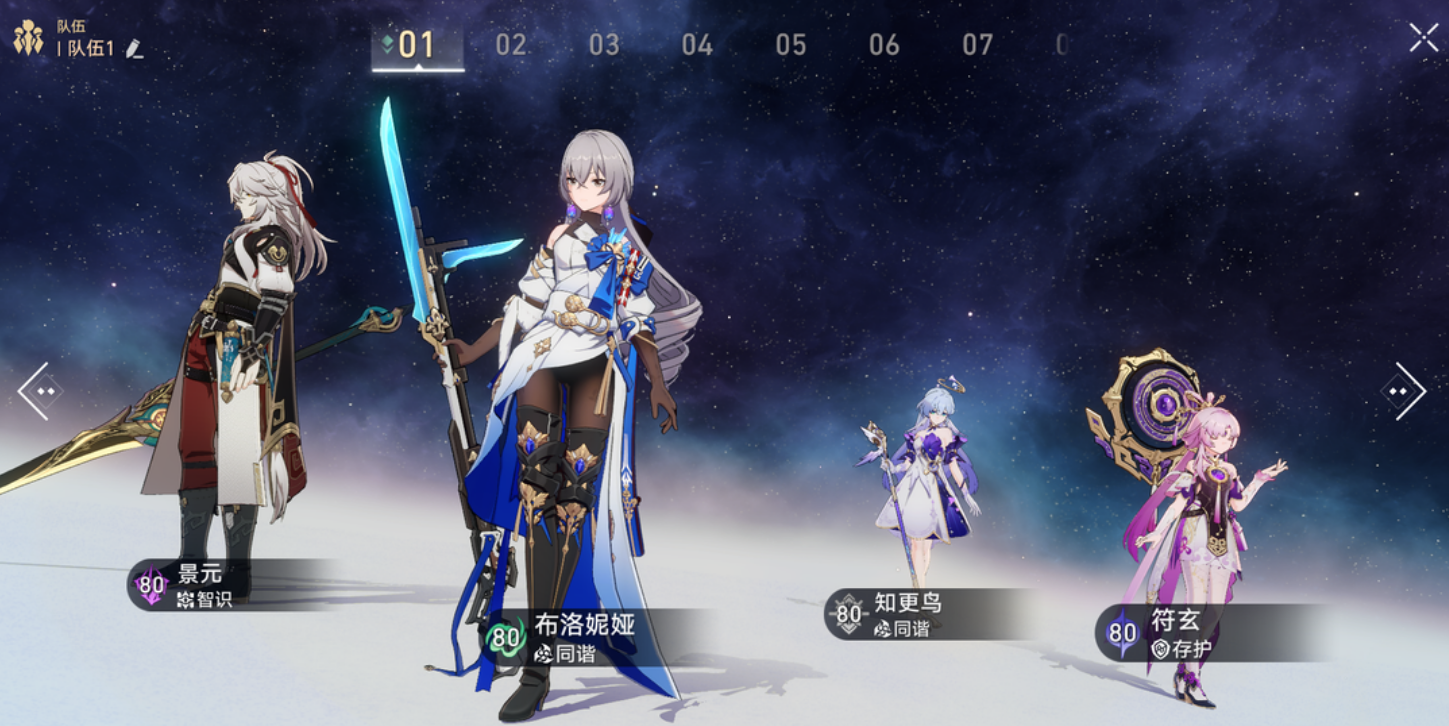This screenshot has height=726, width=1449.
Task: Select team tab 04
Action: 697,45
